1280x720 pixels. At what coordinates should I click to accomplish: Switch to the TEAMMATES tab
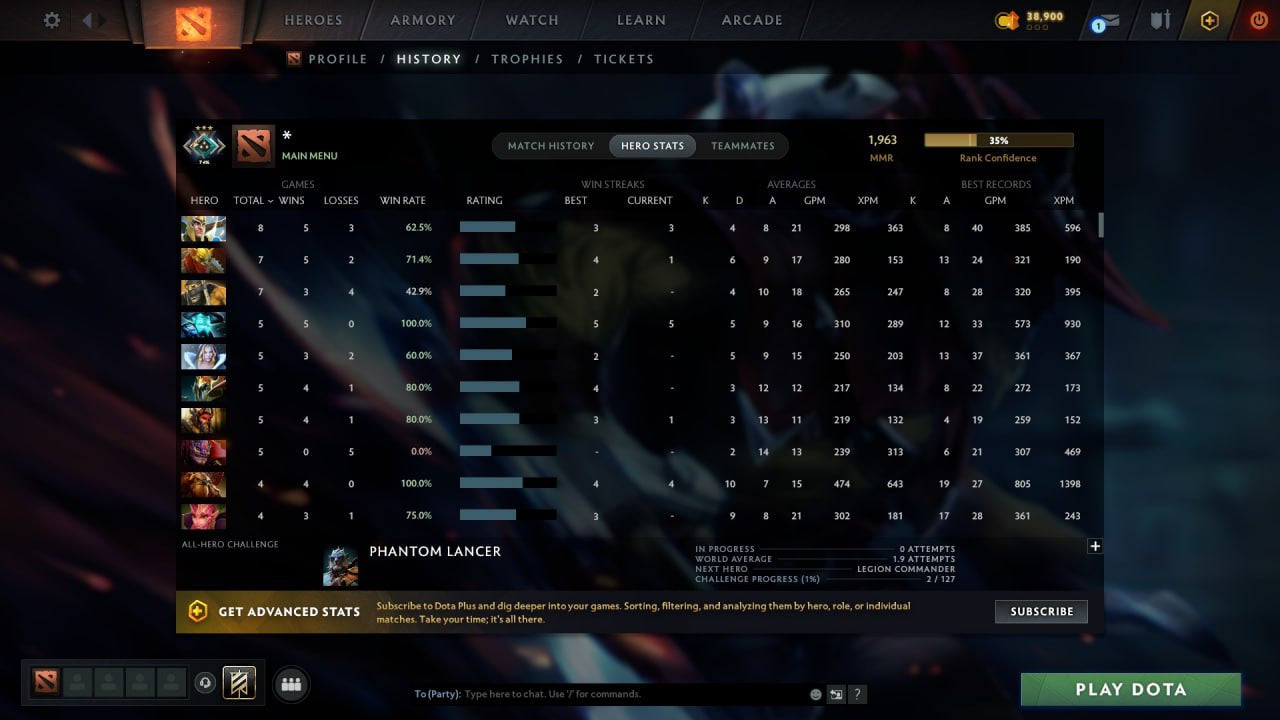click(743, 145)
